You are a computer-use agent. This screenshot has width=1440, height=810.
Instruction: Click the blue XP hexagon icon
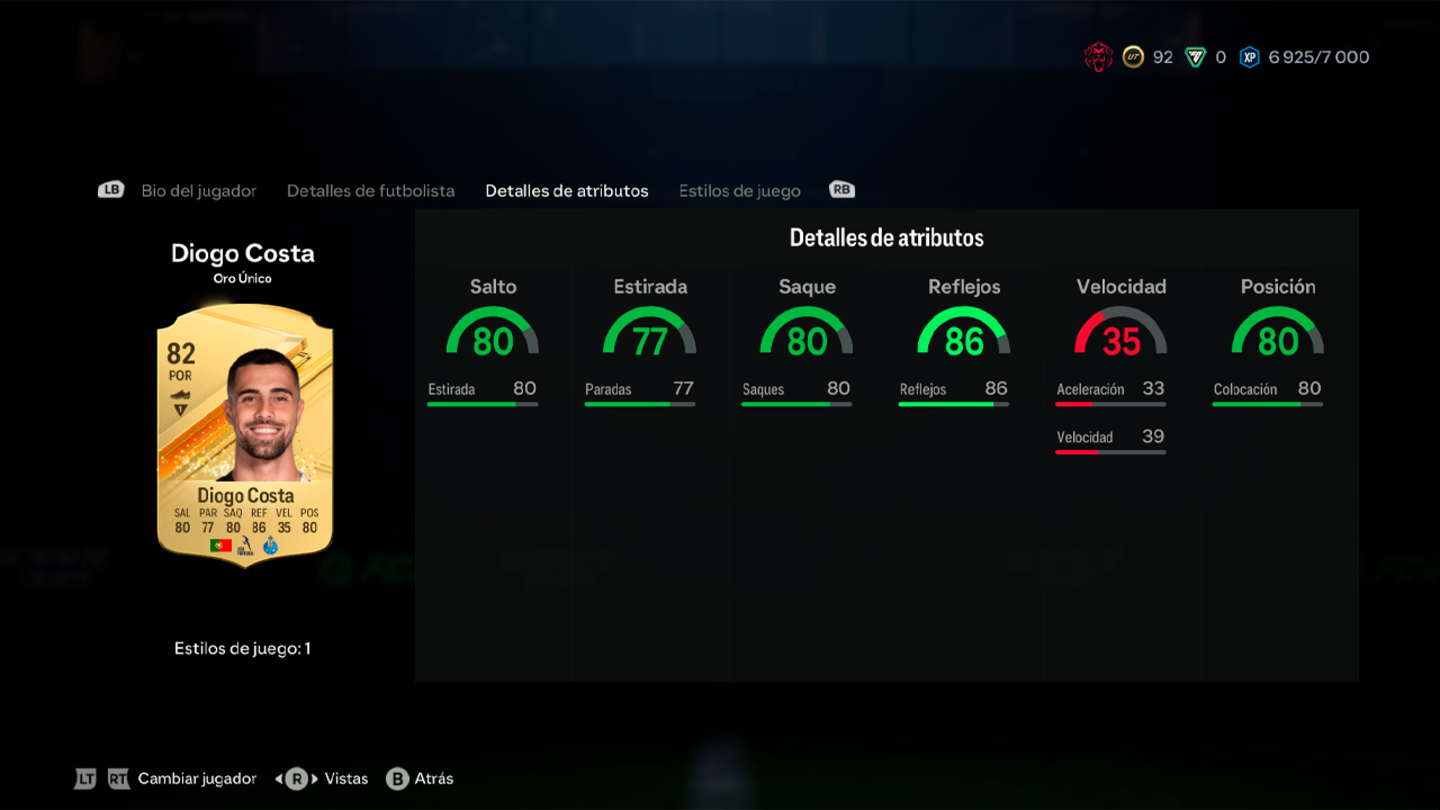pyautogui.click(x=1248, y=57)
